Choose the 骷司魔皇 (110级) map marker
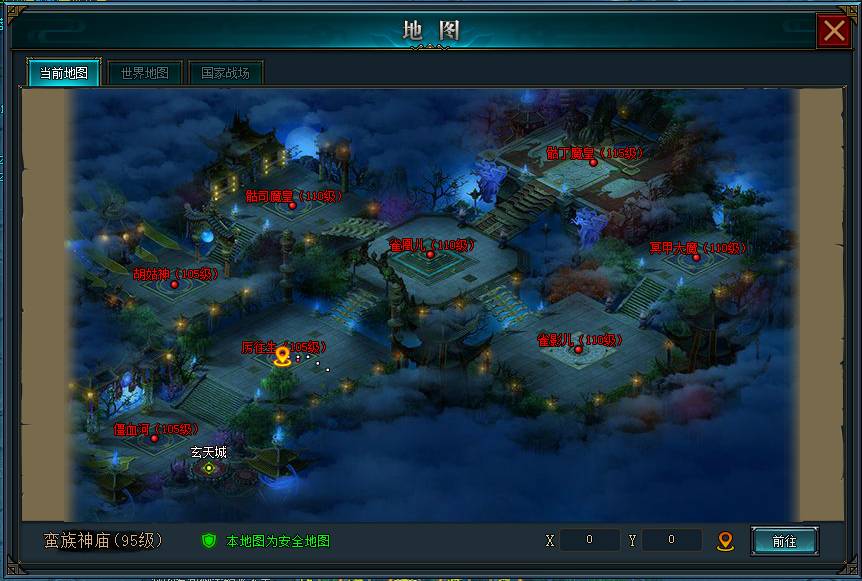The width and height of the screenshot is (862, 581). click(x=292, y=205)
